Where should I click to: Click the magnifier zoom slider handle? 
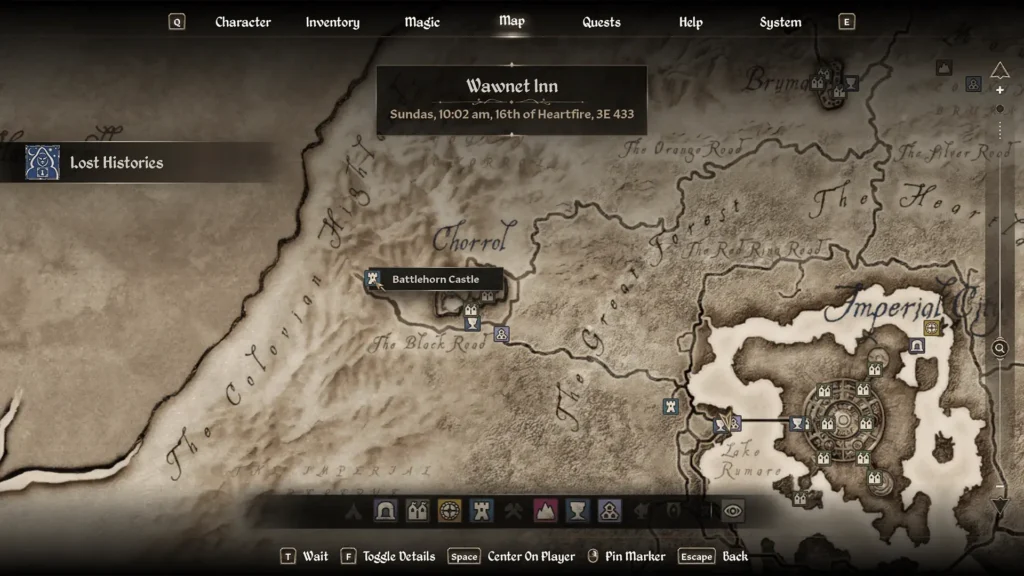pos(999,348)
